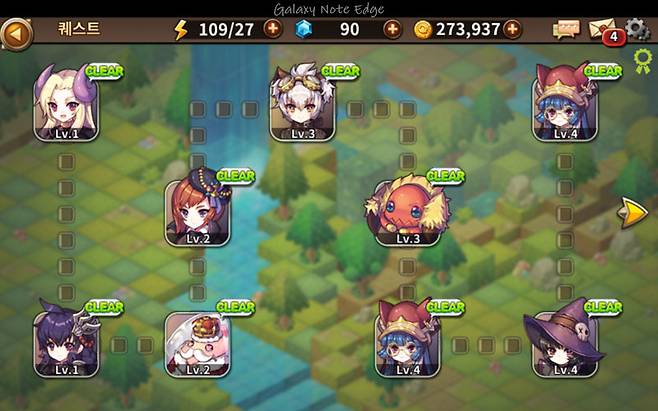Choose the brown-haired girl with hat Lv.2 quest
The width and height of the screenshot is (658, 411).
197,209
